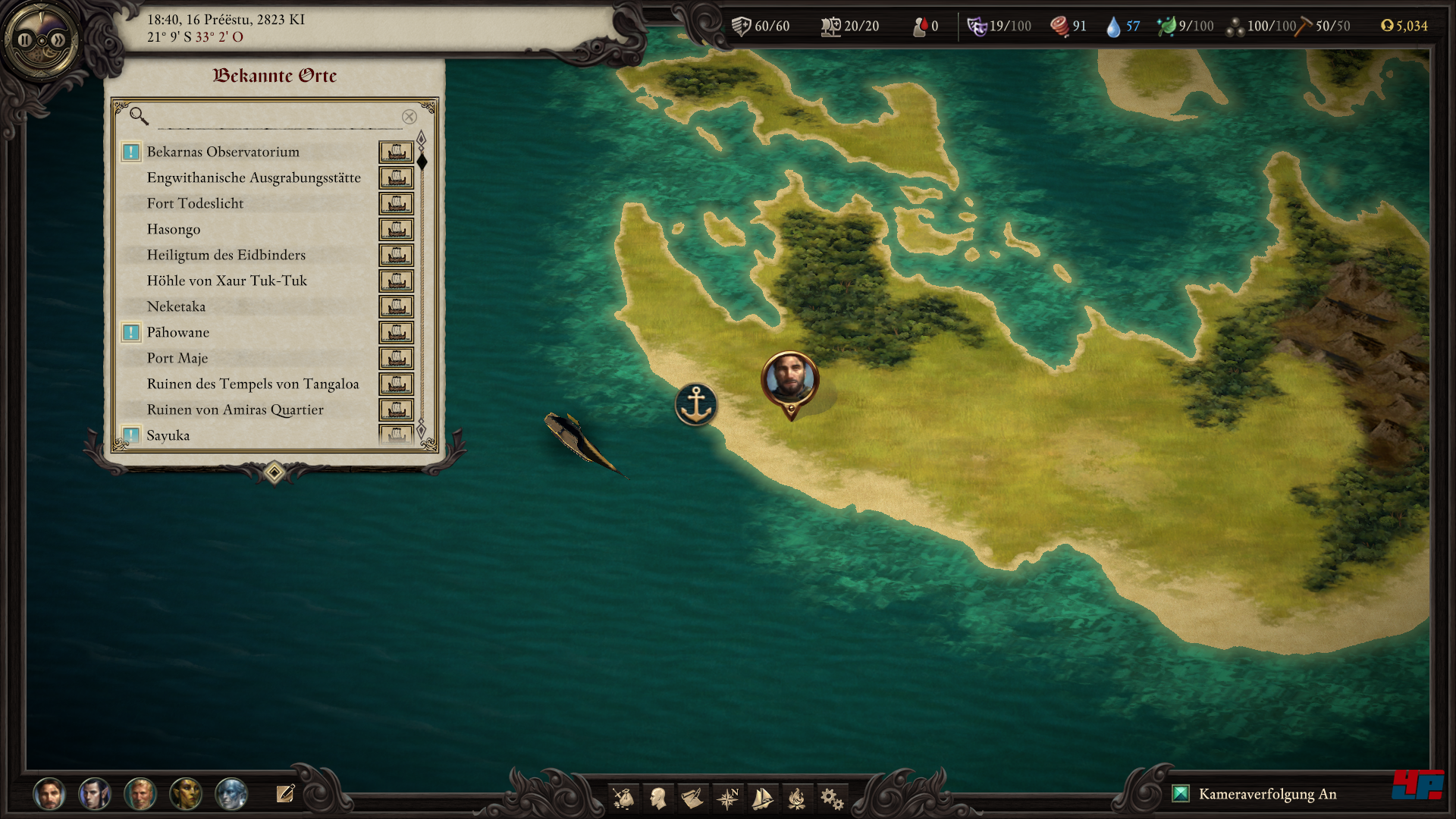Open the character sheet head icon
This screenshot has width=1456, height=819.
click(x=658, y=798)
